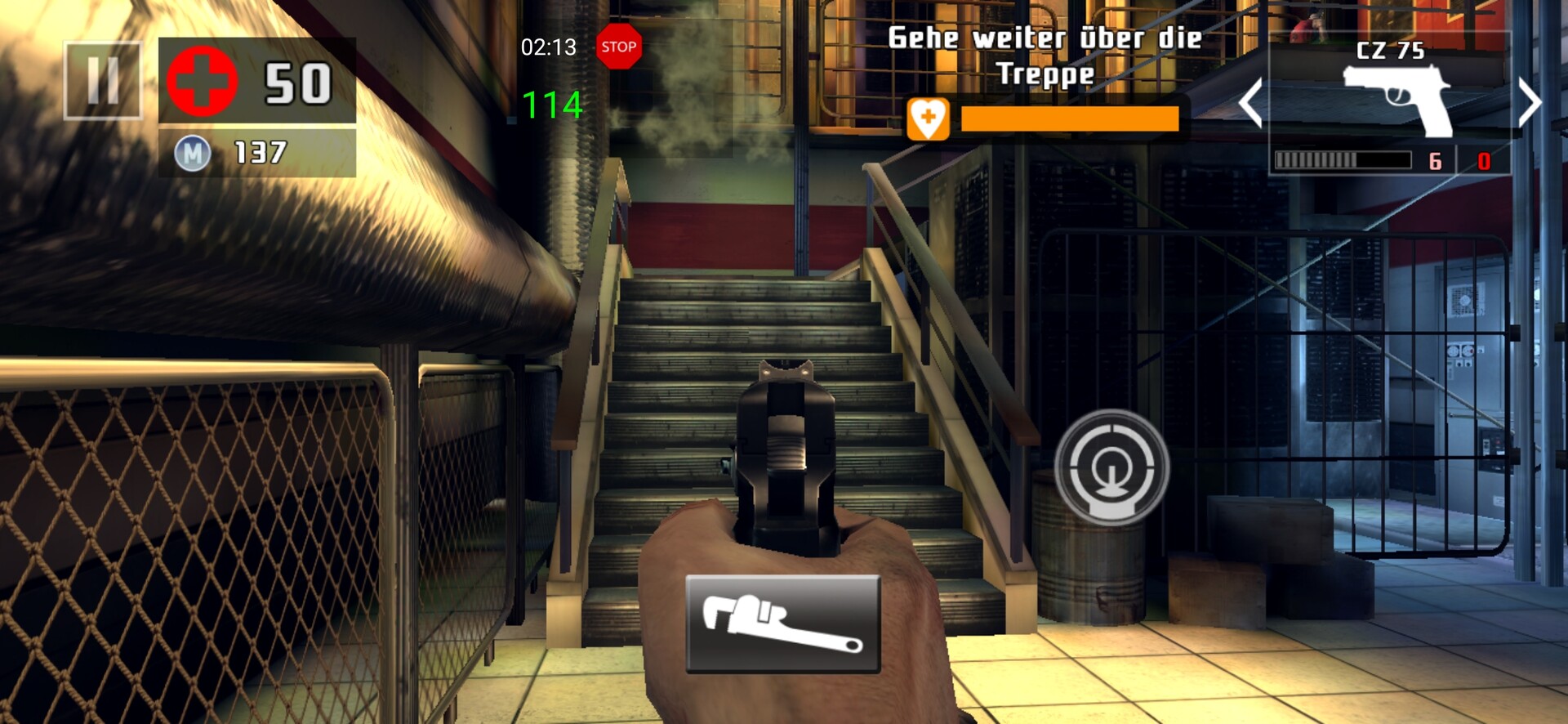Tap the circular aim sights button
Image resolution: width=1568 pixels, height=724 pixels.
click(x=1111, y=467)
